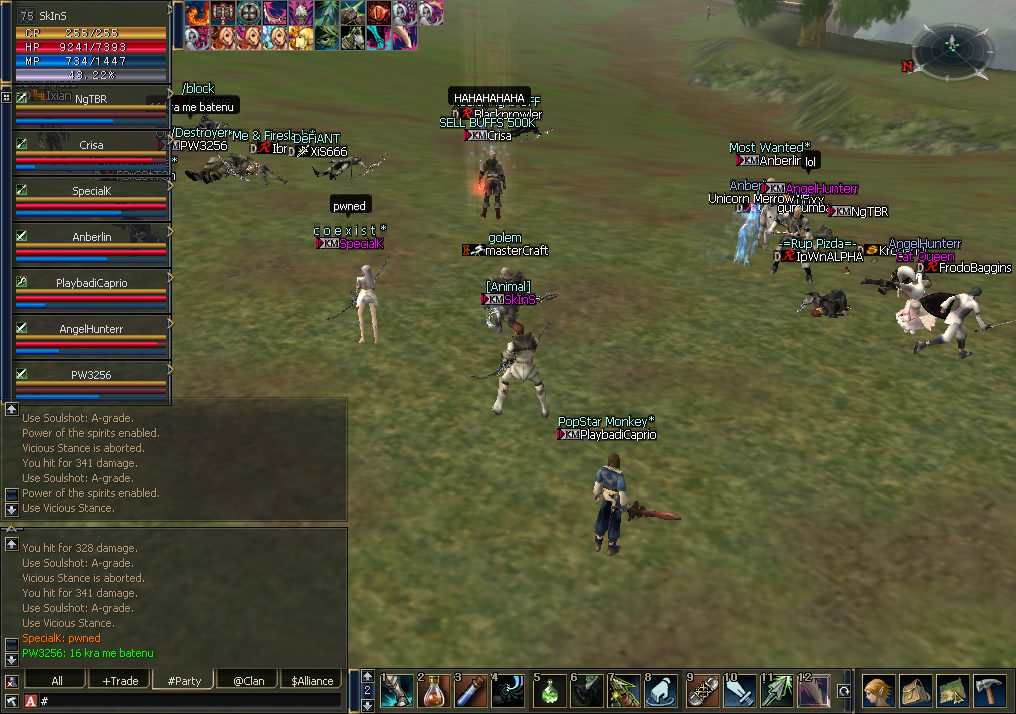Target party member Crisa
Screen dimensions: 1016x714
pos(91,145)
